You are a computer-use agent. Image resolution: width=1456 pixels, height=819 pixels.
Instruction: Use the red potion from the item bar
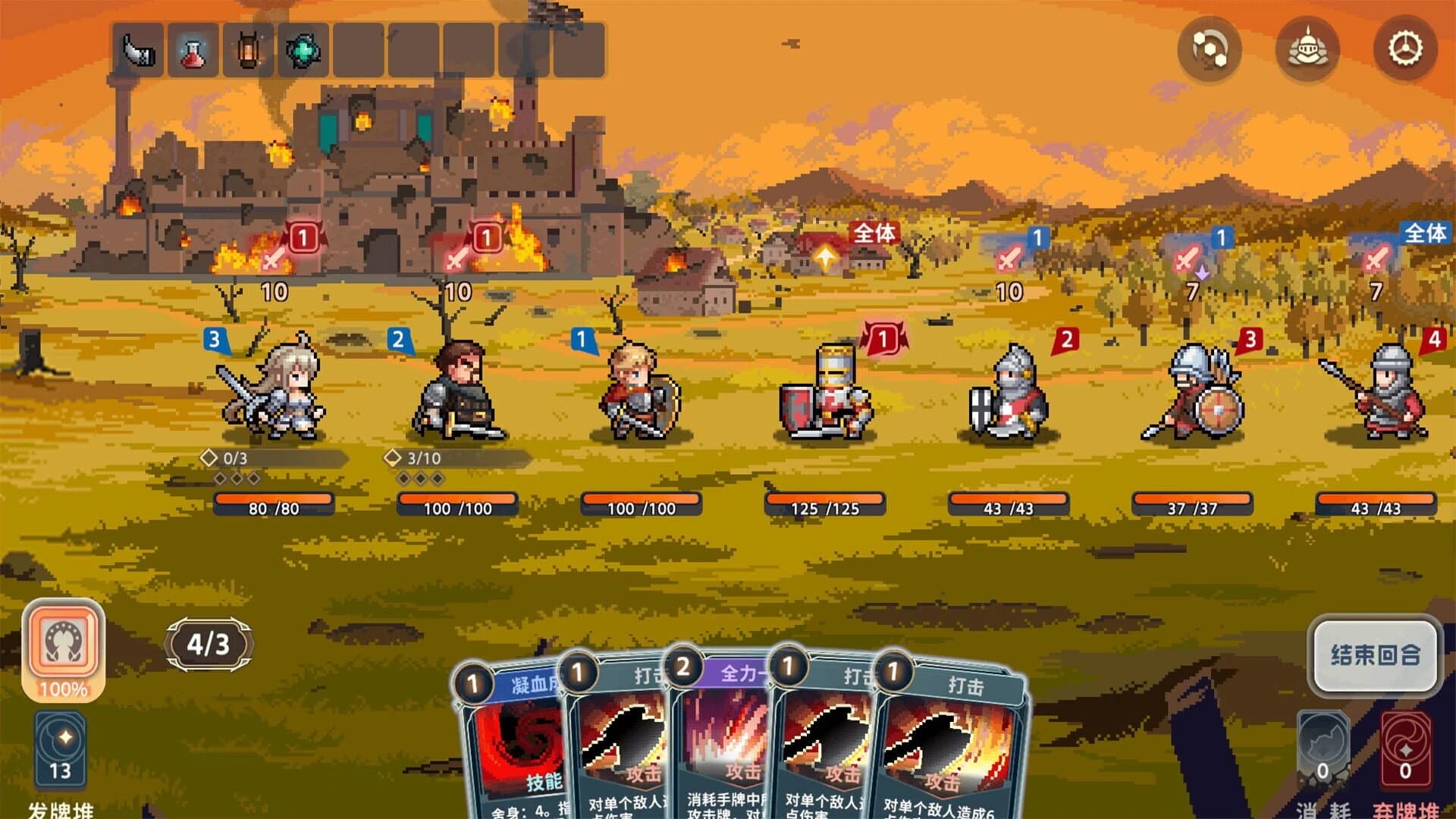(193, 47)
